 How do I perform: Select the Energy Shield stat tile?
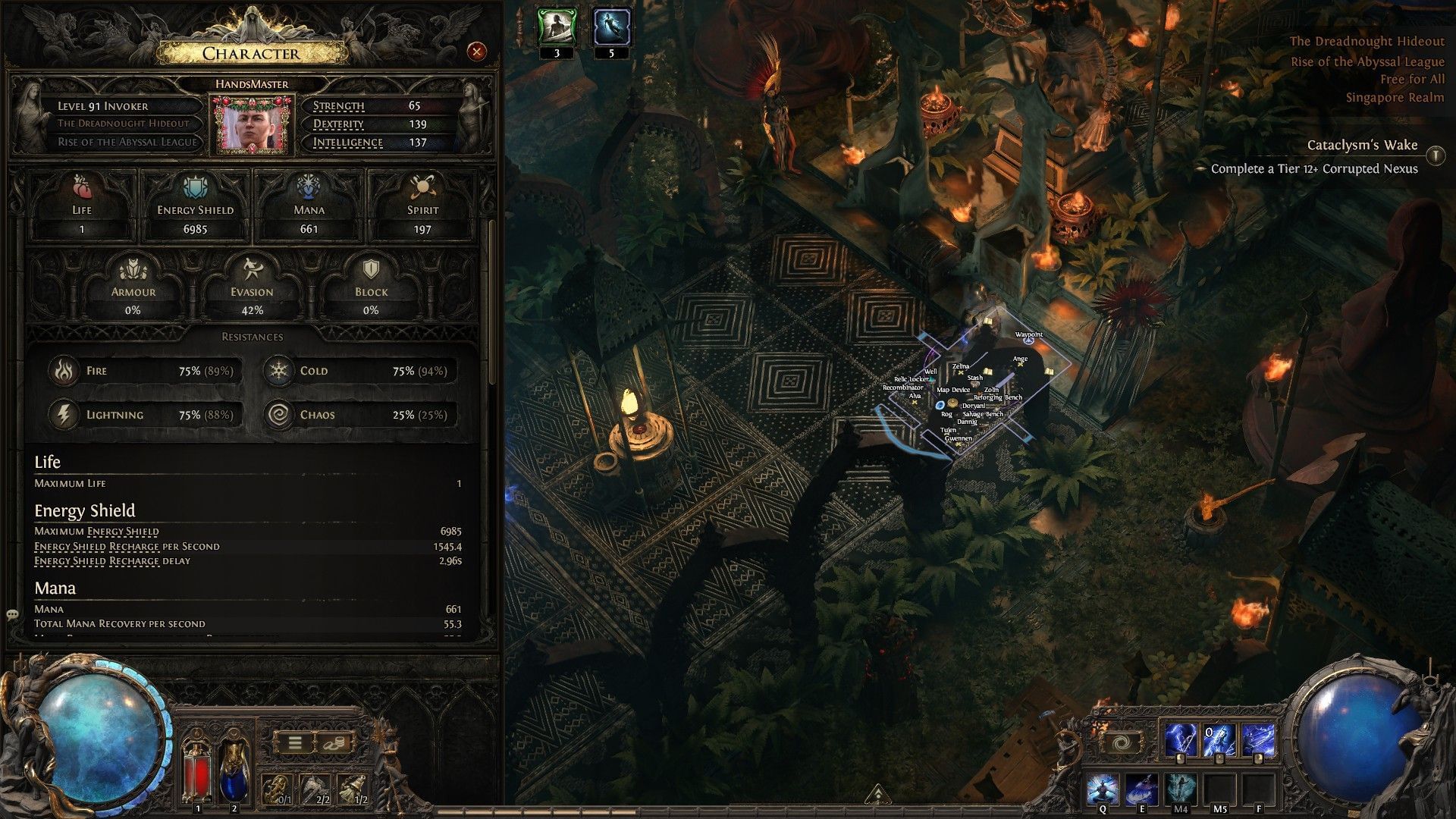(195, 206)
